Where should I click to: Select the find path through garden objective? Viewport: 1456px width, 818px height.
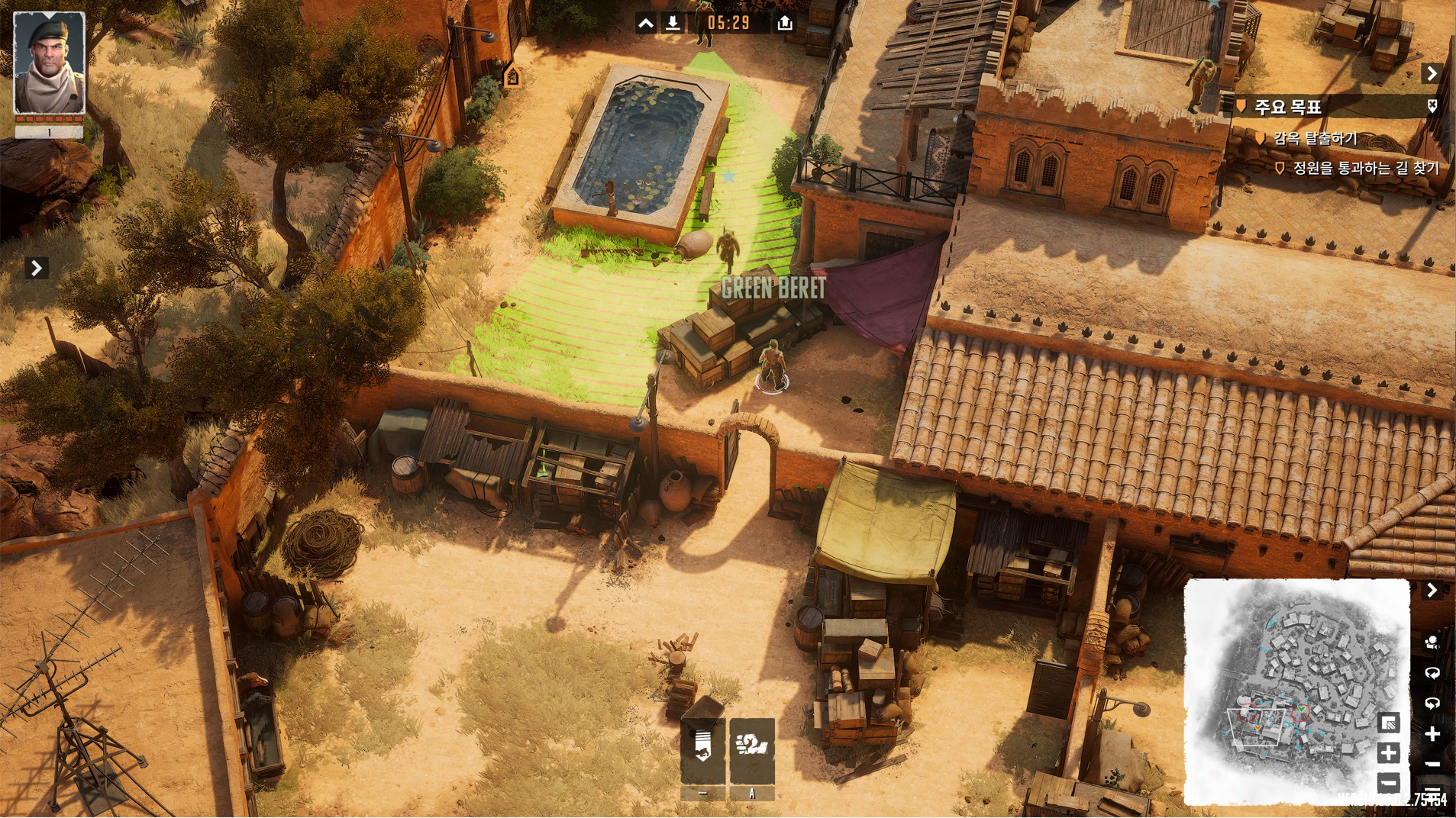point(1365,168)
